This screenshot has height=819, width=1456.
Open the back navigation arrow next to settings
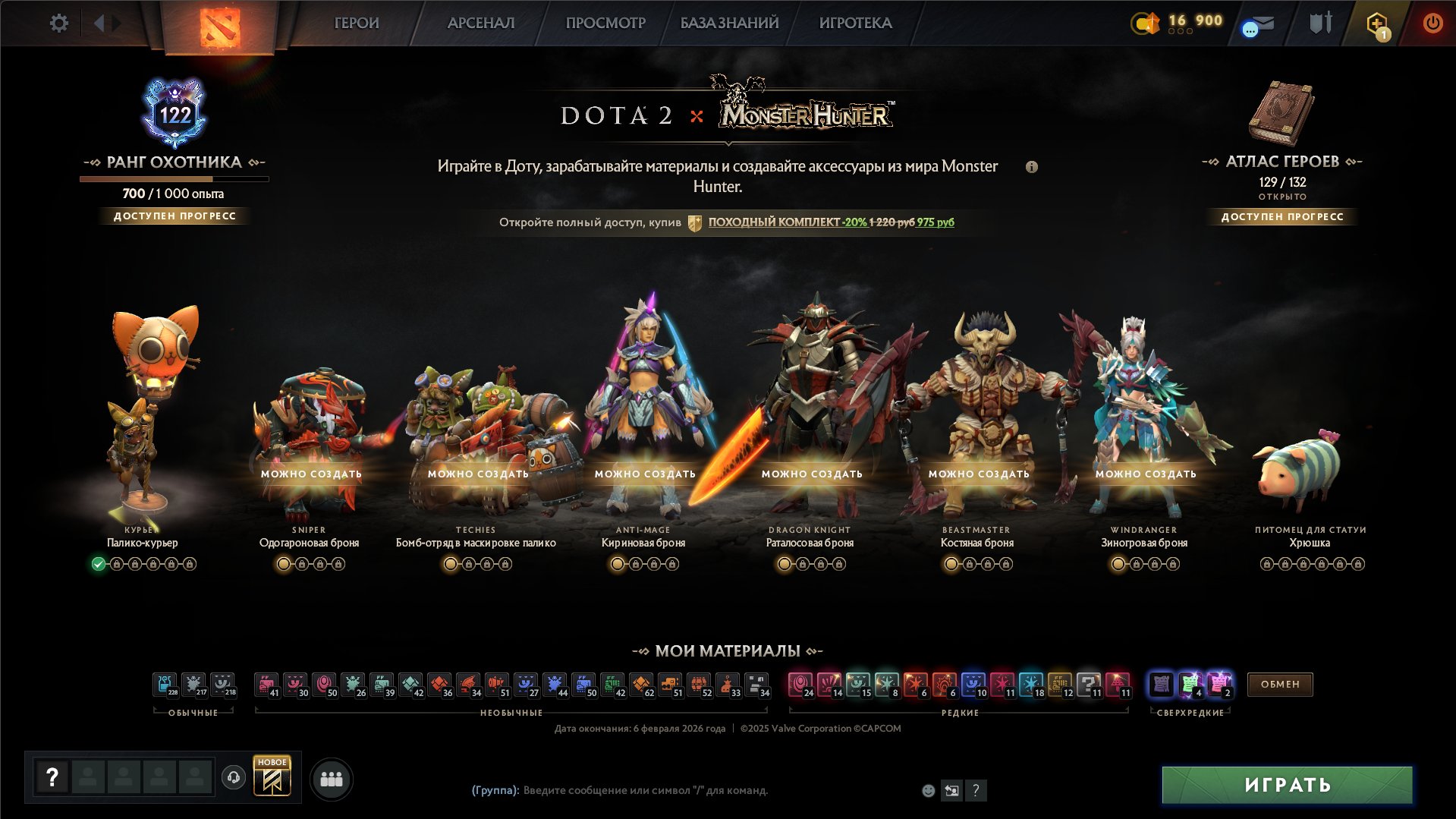point(101,23)
